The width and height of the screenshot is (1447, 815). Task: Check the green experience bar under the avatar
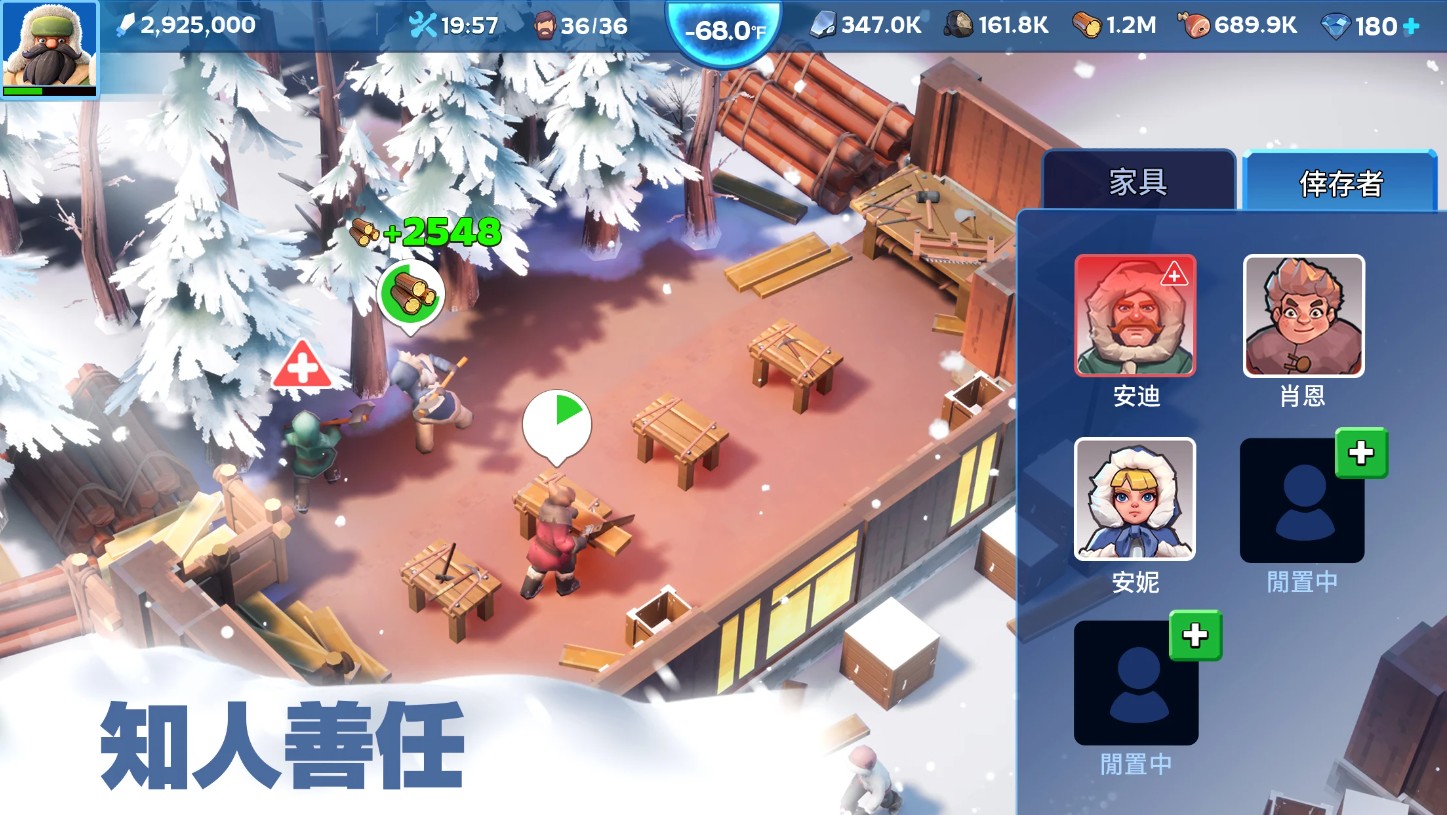(x=49, y=88)
